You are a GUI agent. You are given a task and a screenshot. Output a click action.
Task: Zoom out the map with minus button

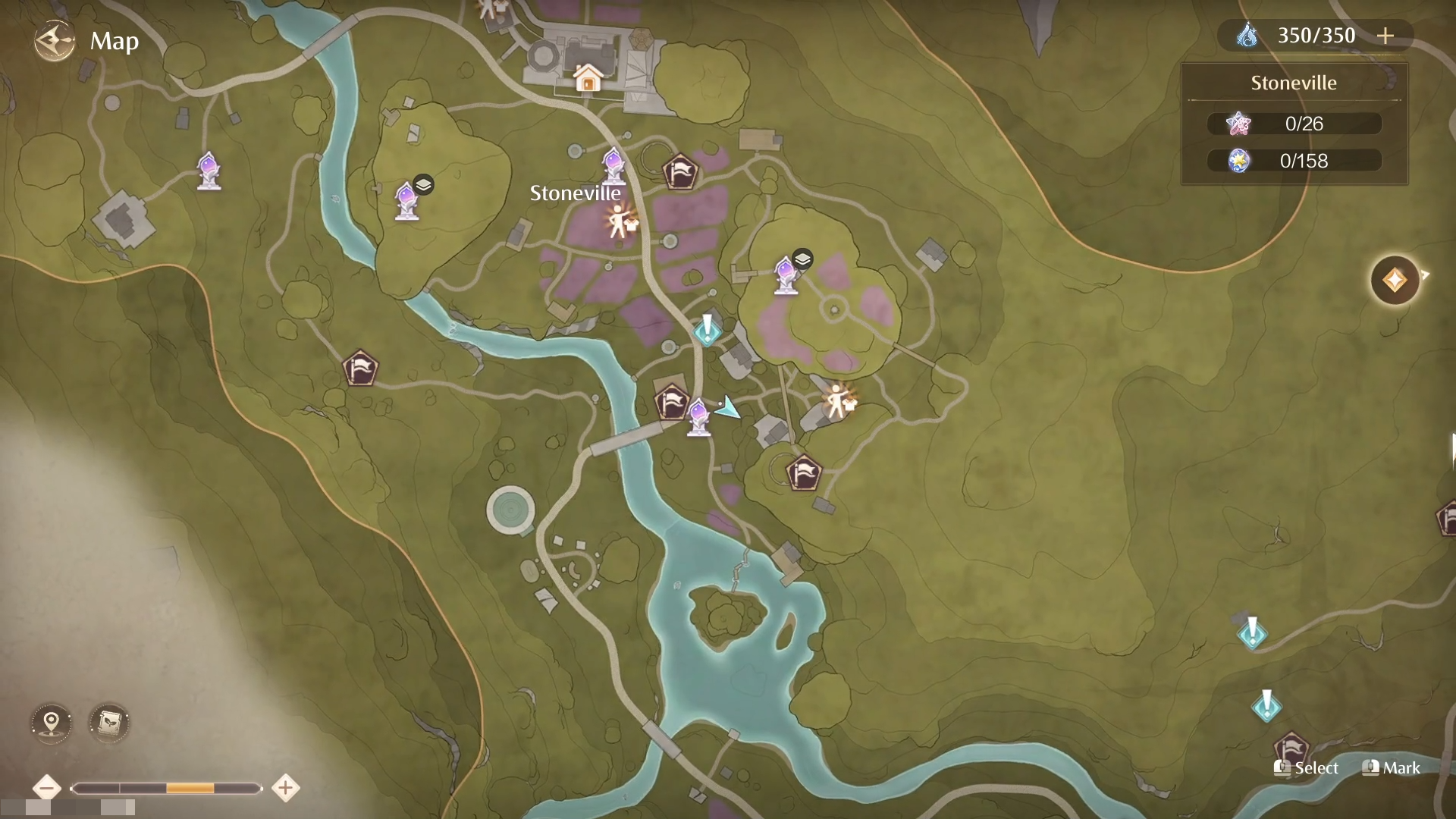47,788
